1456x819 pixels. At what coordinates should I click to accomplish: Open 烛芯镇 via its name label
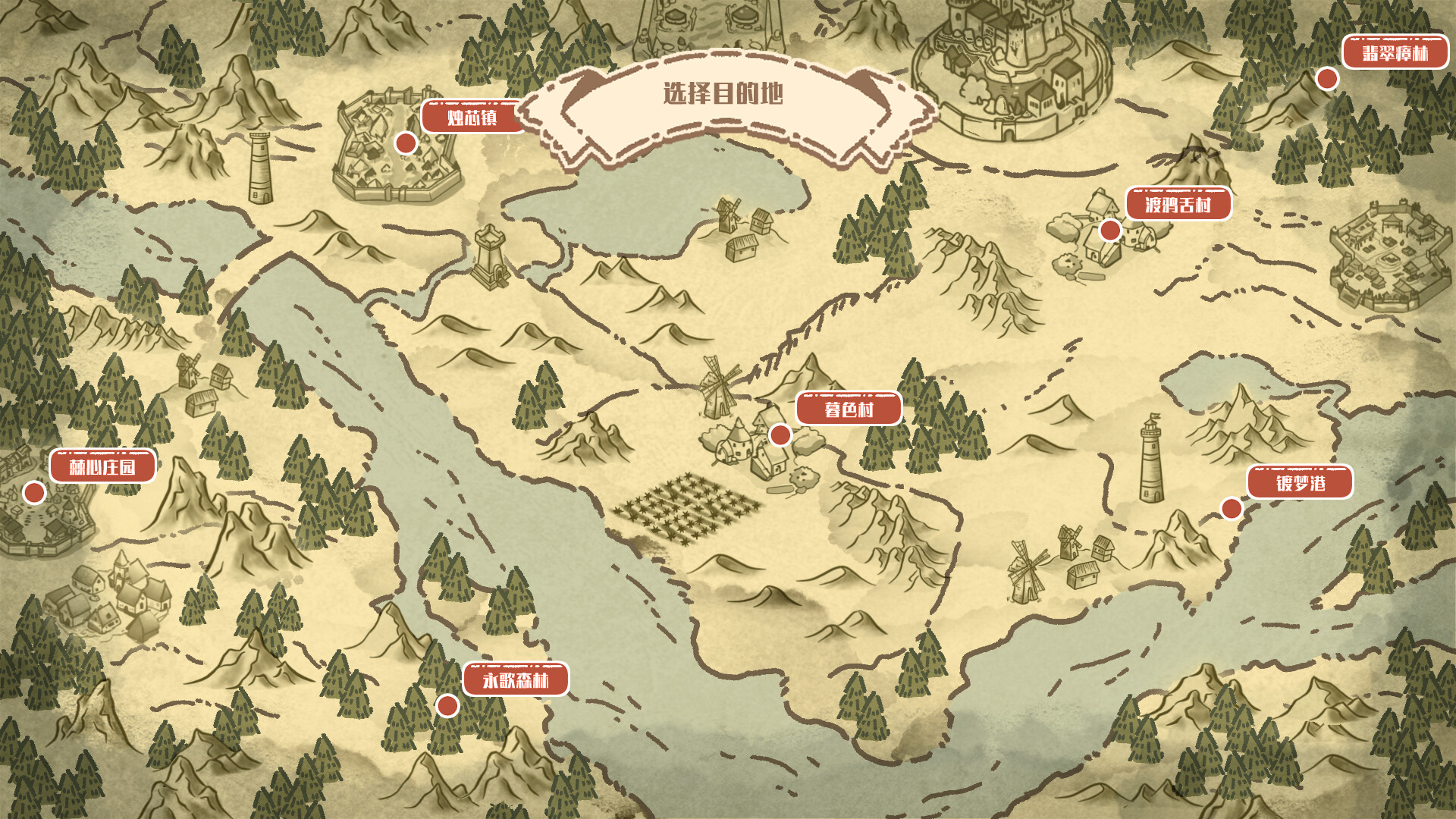[x=469, y=118]
